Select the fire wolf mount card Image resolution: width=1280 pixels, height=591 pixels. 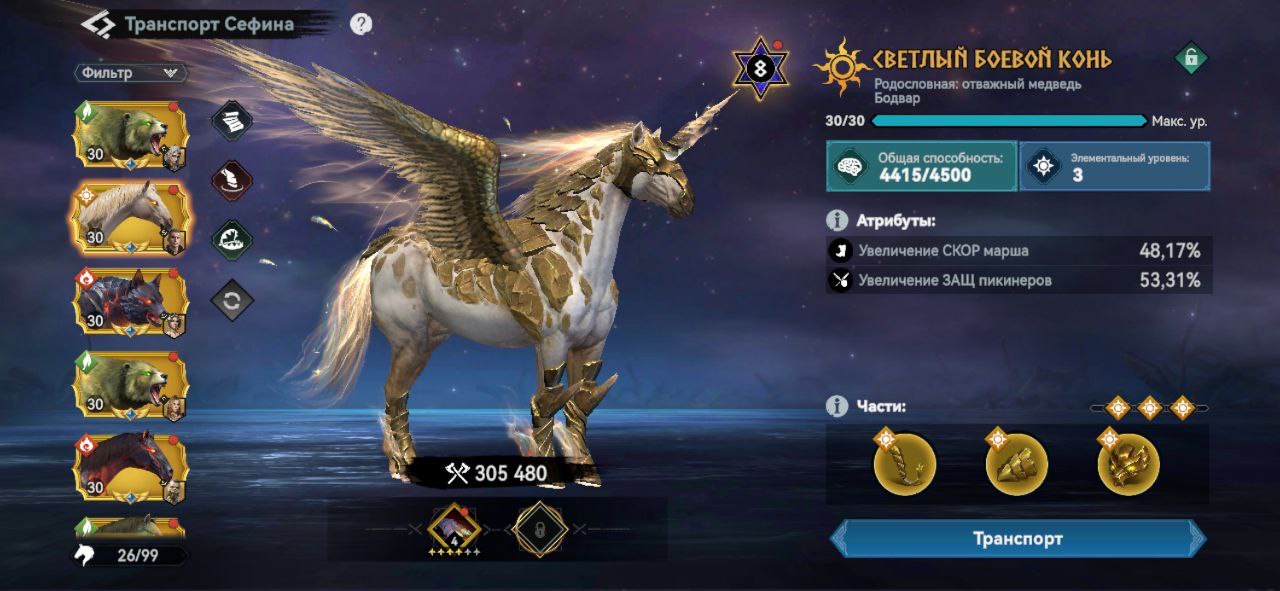(130, 301)
